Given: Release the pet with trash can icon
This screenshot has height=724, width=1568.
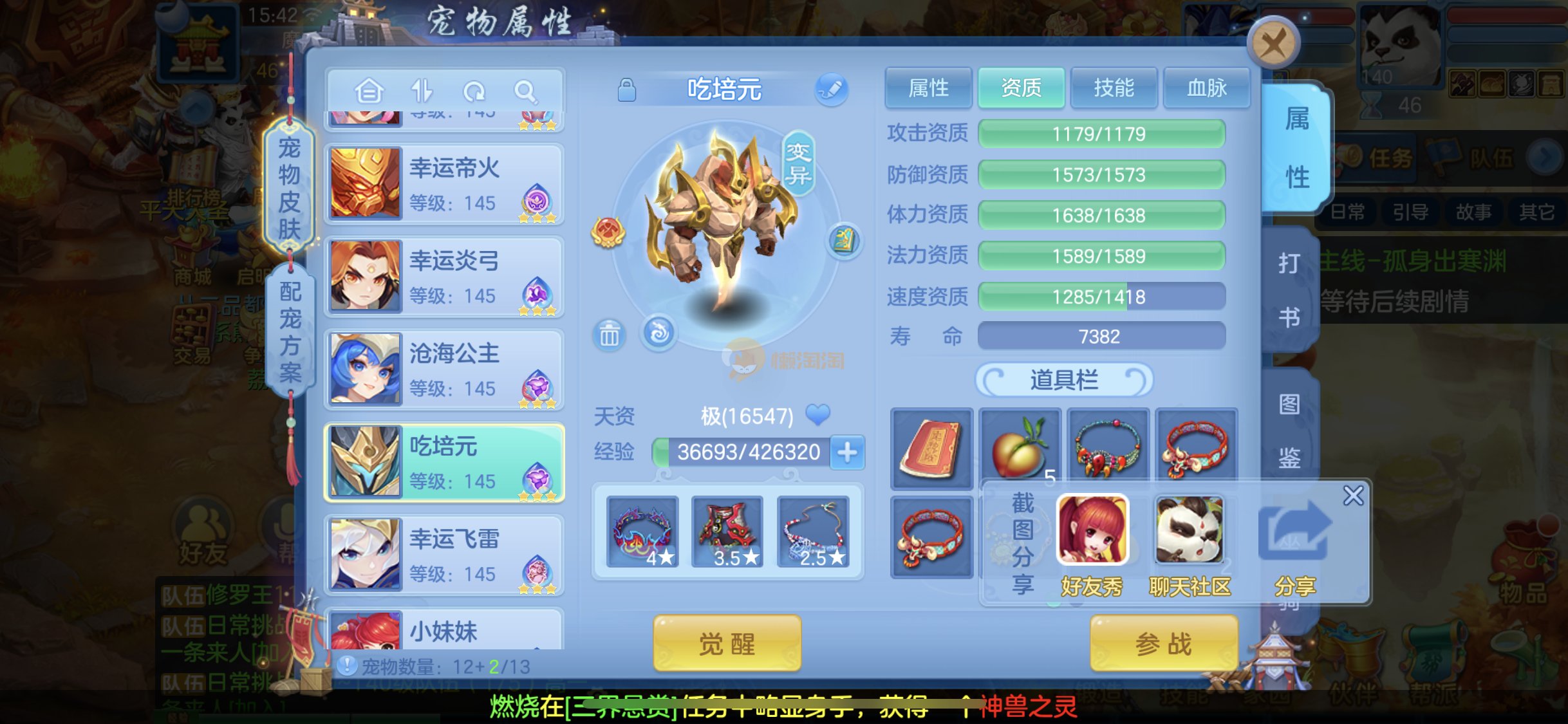Looking at the screenshot, I should coord(609,335).
